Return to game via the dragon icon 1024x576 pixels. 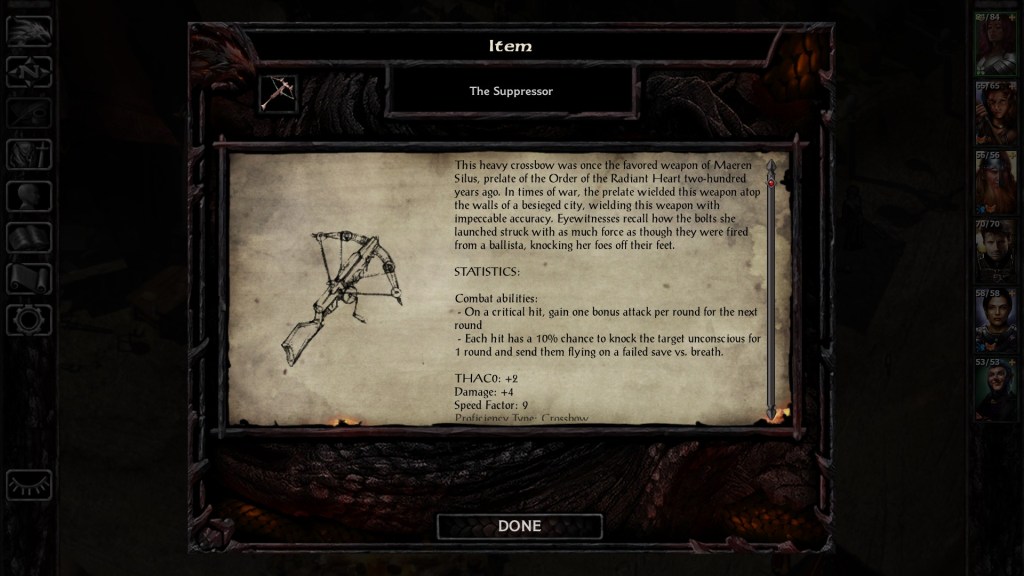(x=29, y=31)
